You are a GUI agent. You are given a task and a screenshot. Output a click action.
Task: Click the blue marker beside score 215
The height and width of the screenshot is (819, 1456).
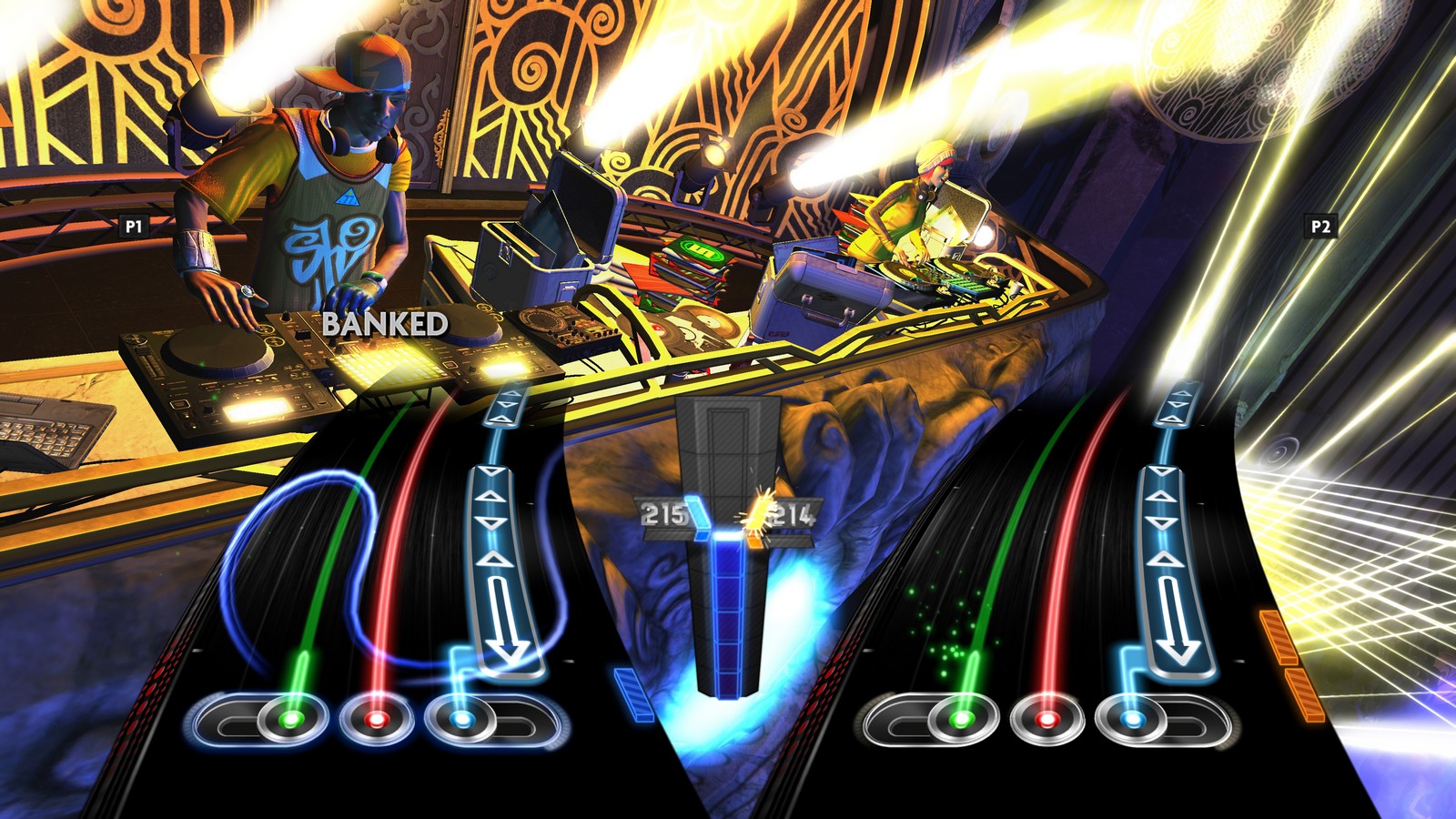click(697, 517)
